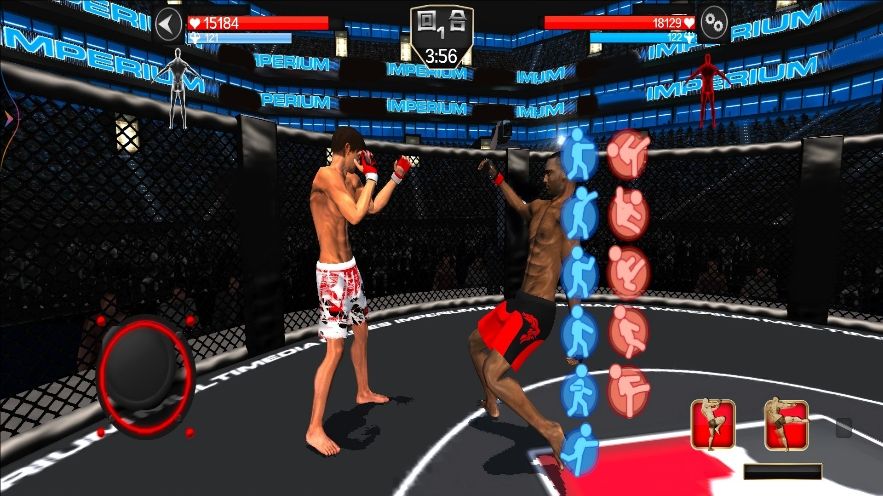Activate the knee strike special move card
883x496 pixels.
[713, 424]
